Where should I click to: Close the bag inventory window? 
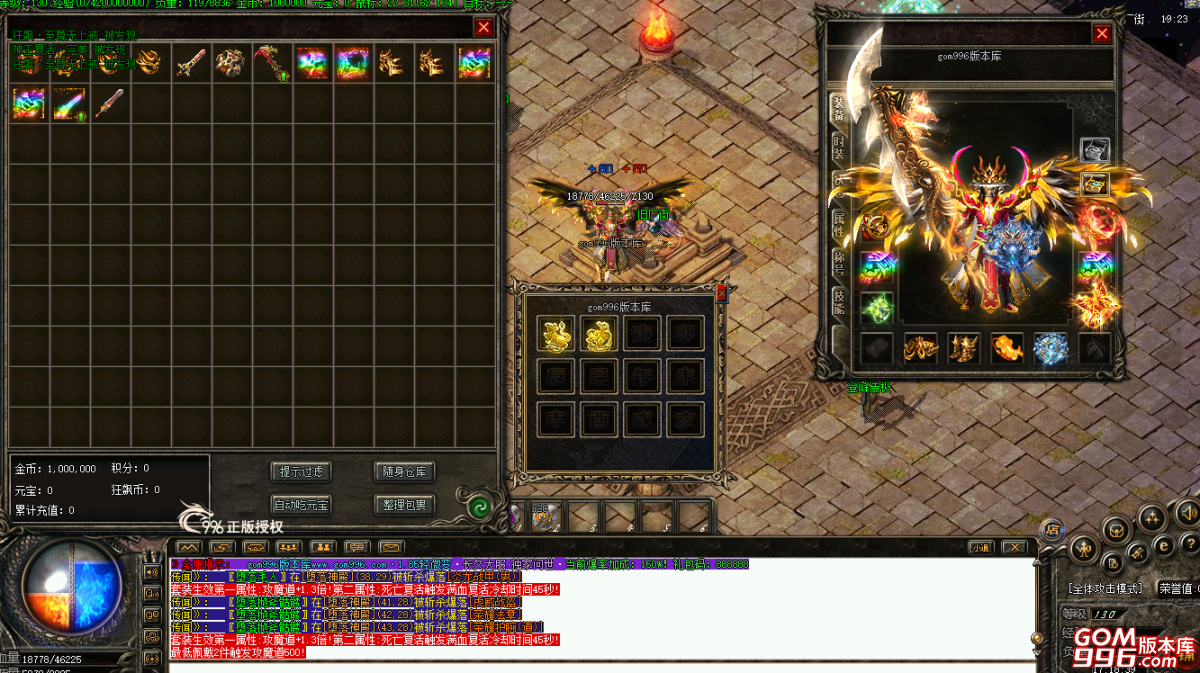tap(484, 28)
